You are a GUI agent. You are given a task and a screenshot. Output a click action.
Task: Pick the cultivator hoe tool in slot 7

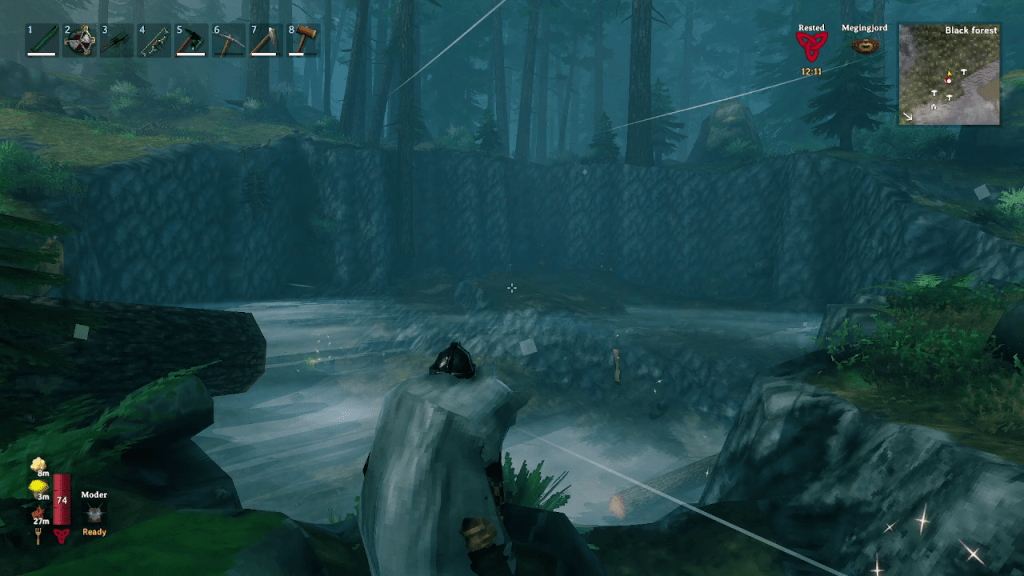[266, 41]
